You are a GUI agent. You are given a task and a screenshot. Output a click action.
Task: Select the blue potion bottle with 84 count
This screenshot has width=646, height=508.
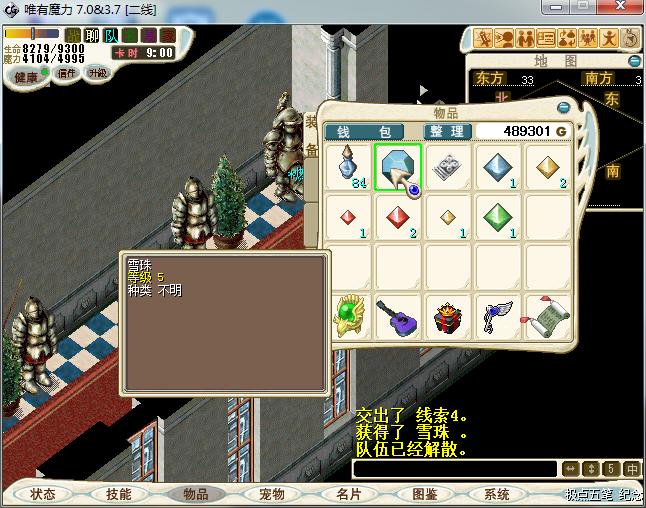coord(348,166)
